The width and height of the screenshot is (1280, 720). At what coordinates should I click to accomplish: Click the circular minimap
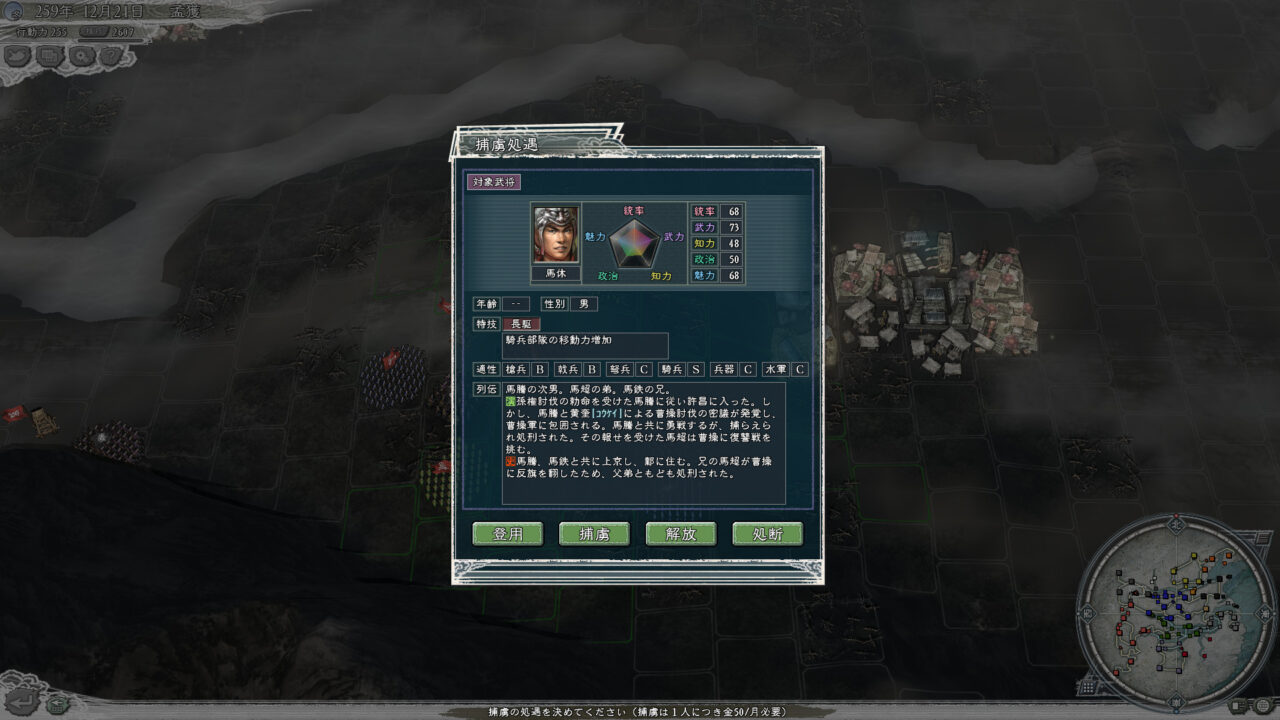point(1174,613)
